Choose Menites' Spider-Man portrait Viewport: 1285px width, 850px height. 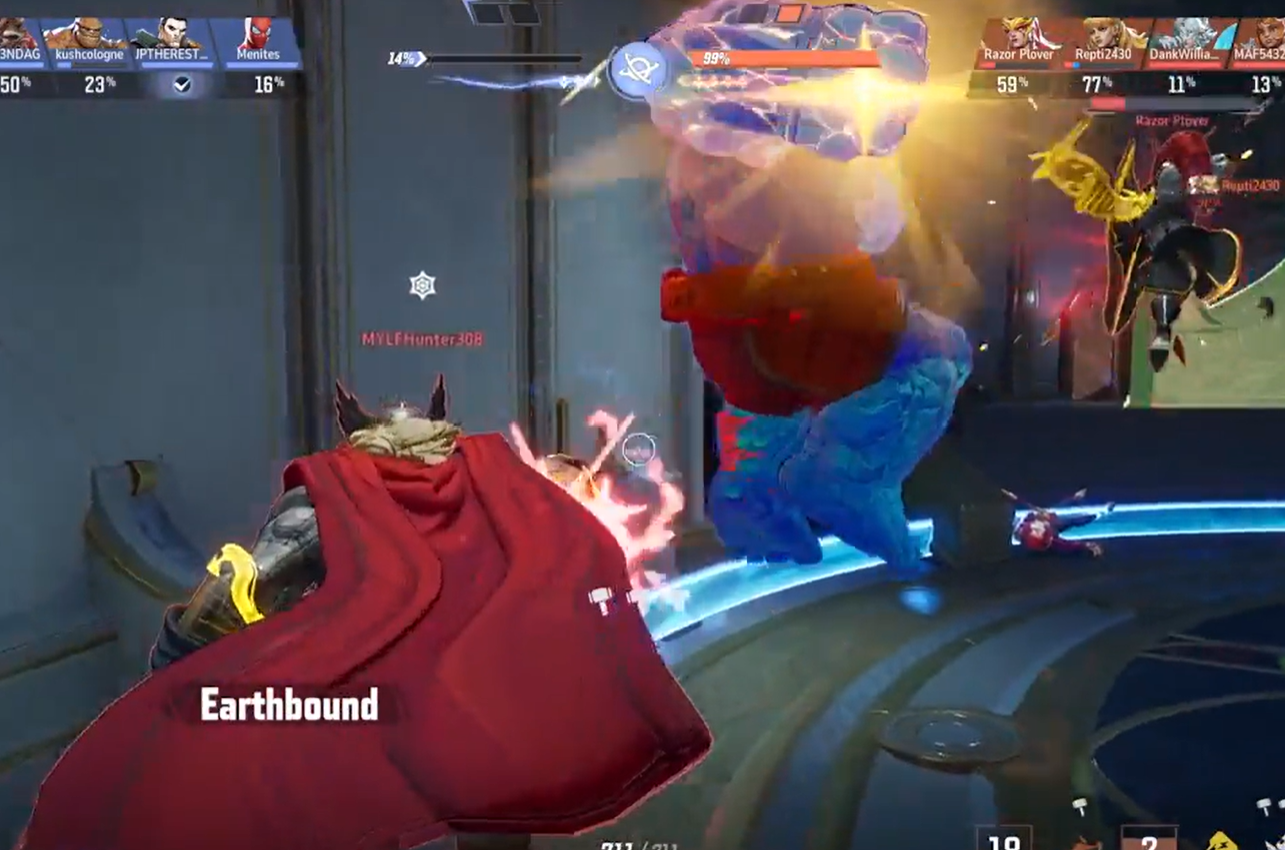click(258, 36)
